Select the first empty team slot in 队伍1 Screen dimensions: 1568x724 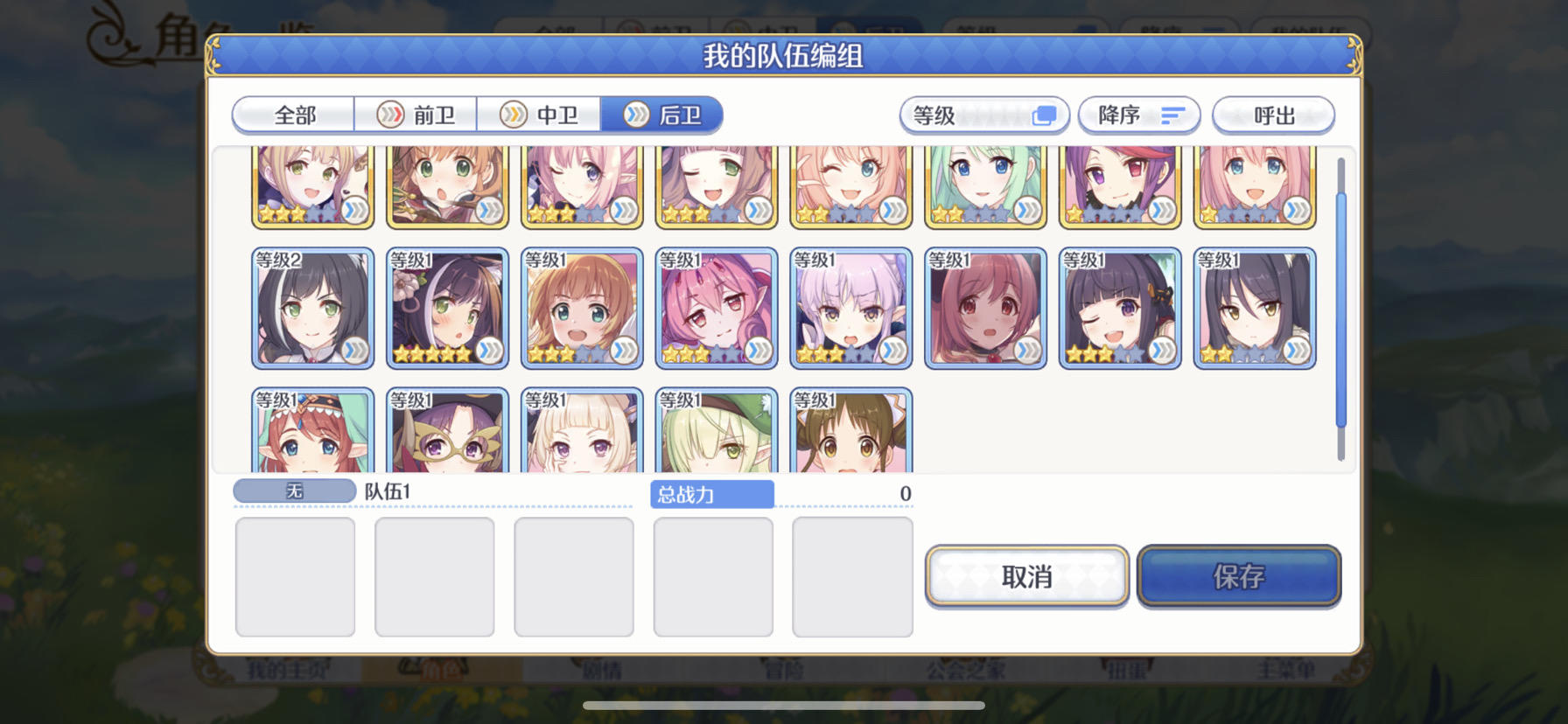(x=295, y=577)
